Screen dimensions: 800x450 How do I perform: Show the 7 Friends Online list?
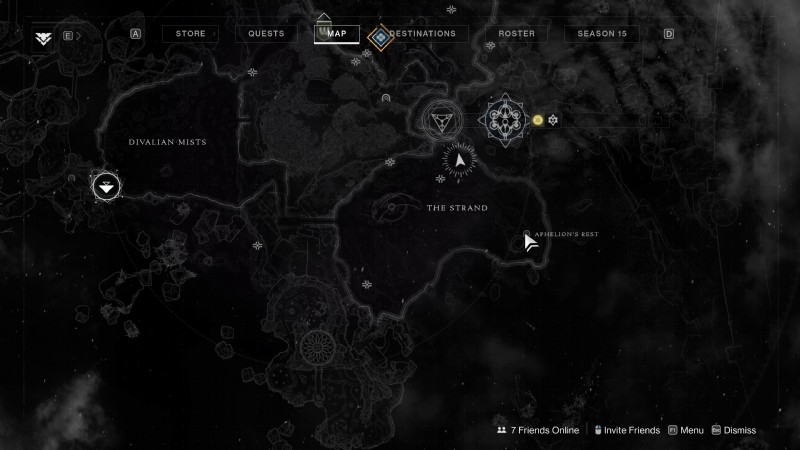(x=538, y=430)
